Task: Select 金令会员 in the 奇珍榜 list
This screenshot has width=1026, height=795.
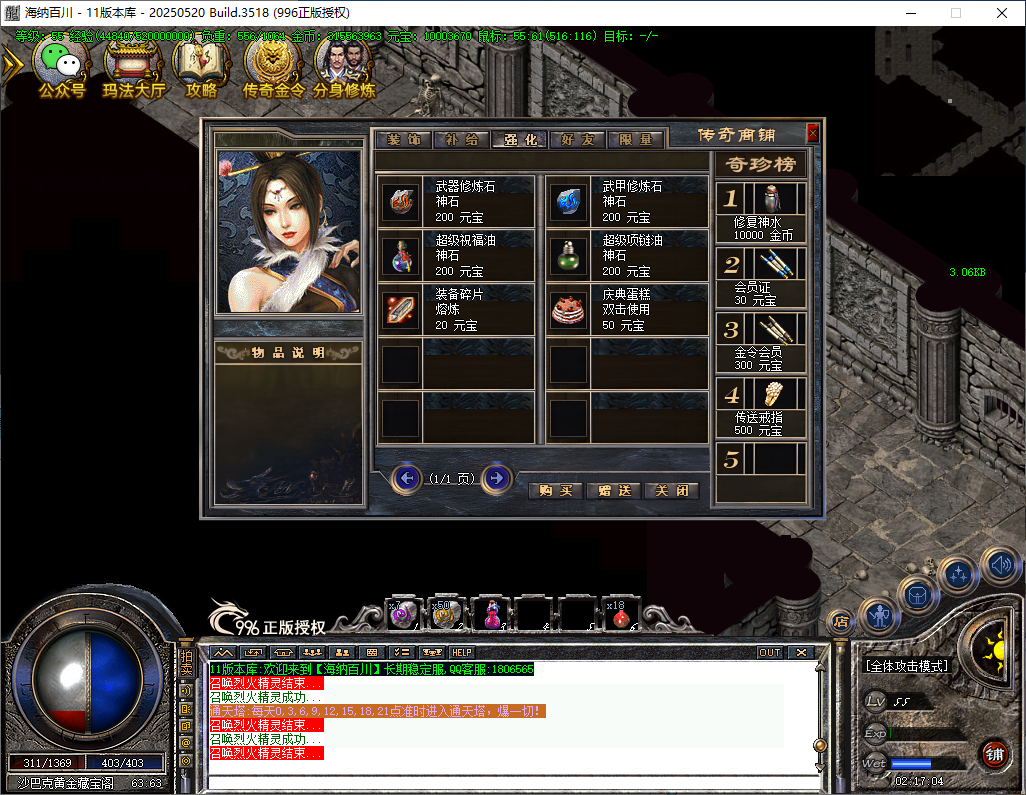Action: click(761, 342)
